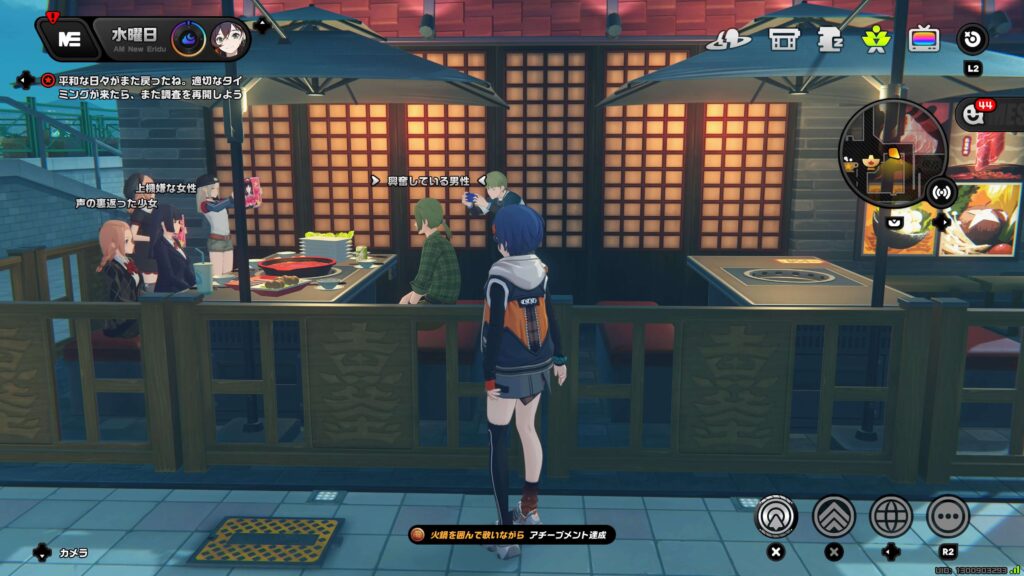Open the red star quest tracker text
This screenshot has height=576, width=1024.
click(x=150, y=86)
